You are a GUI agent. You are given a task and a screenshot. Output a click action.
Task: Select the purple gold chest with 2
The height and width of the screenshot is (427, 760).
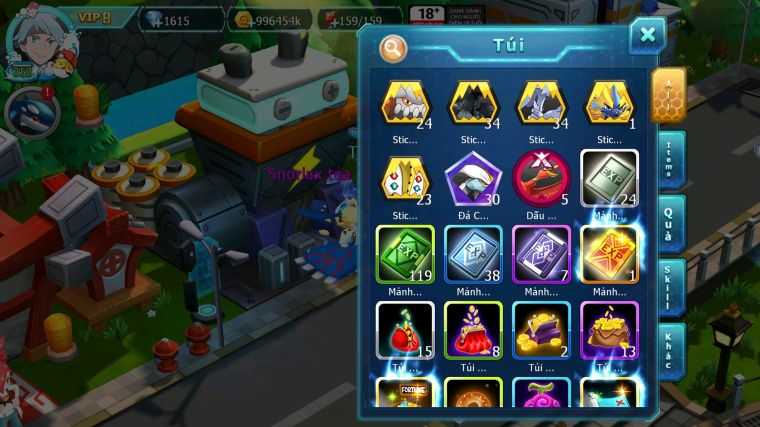[541, 329]
